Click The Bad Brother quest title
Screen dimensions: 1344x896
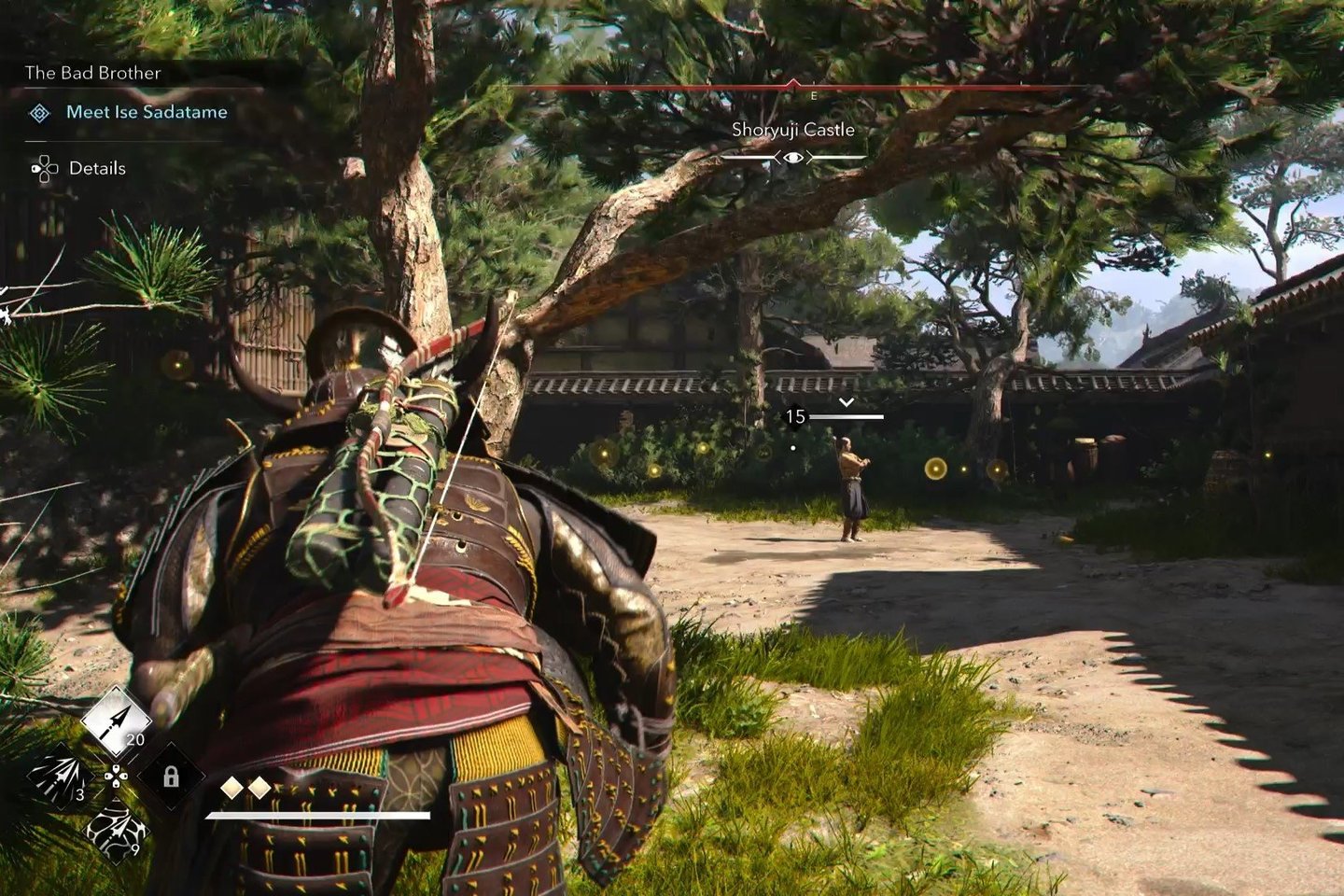point(92,73)
